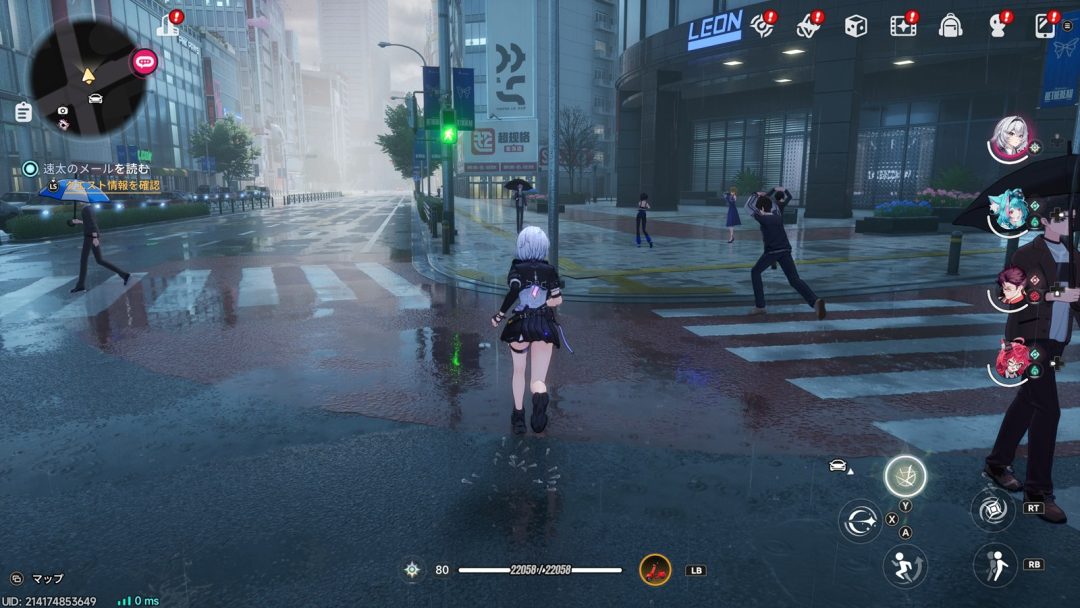Summon the vehicle with the car icon

(838, 465)
